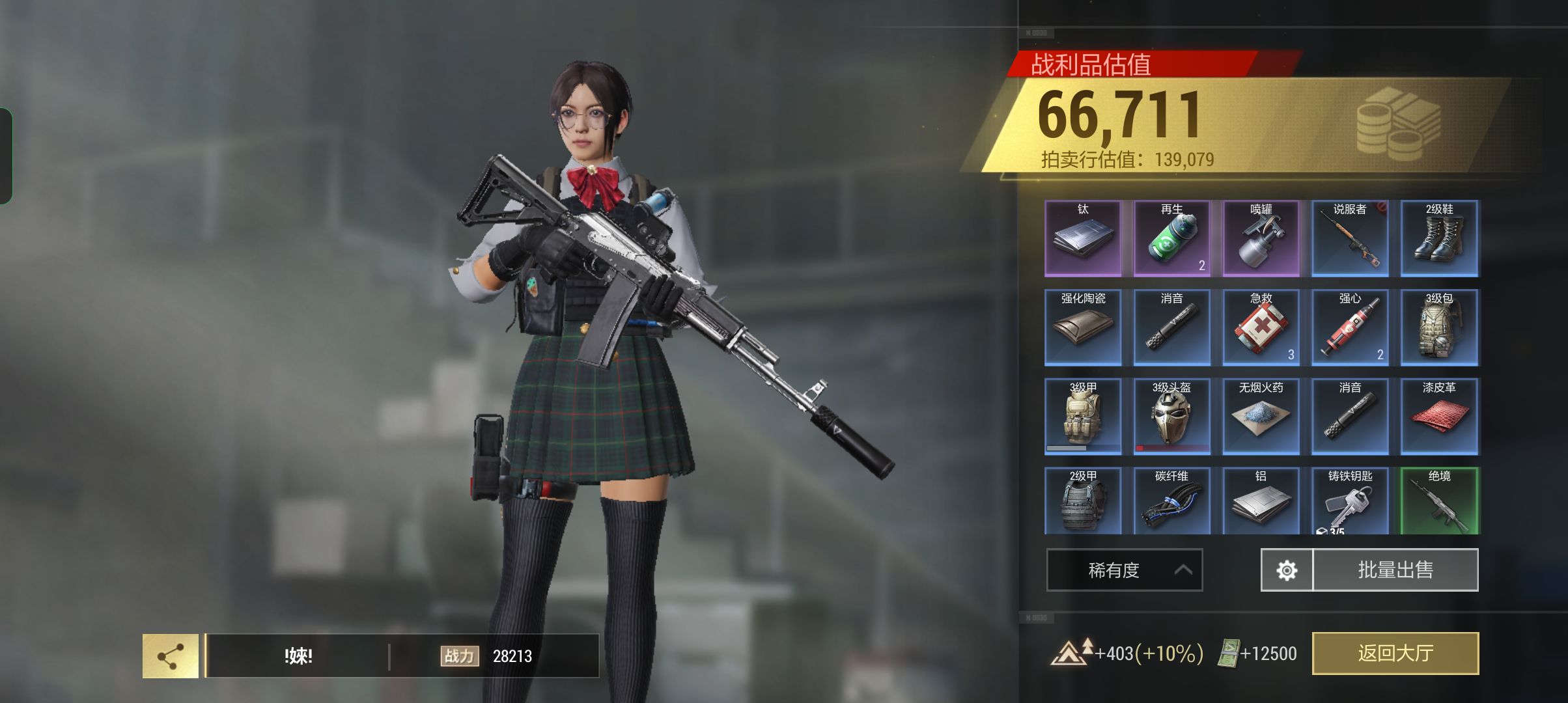
Task: Select the 强心 syringe item slot
Action: [1350, 327]
